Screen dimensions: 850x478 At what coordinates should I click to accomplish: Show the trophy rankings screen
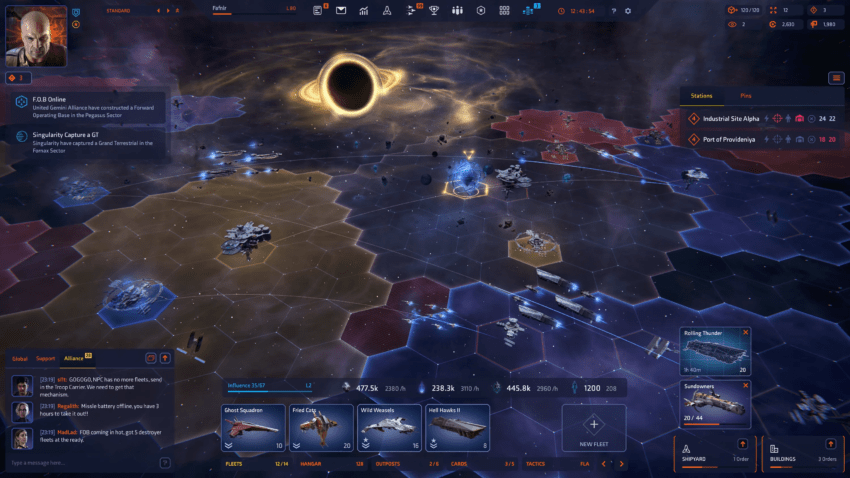click(434, 10)
